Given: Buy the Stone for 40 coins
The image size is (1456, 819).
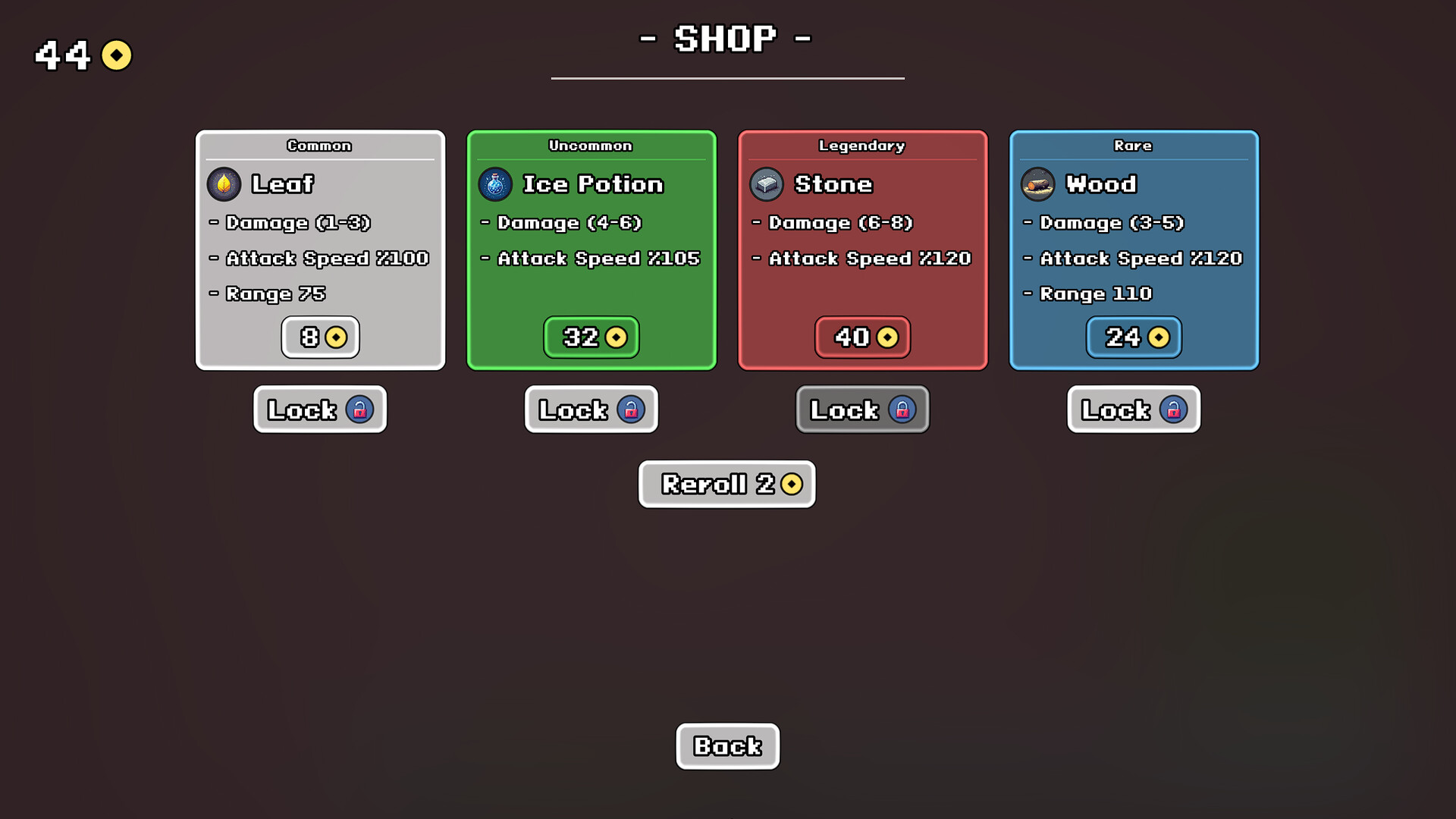Looking at the screenshot, I should point(862,337).
